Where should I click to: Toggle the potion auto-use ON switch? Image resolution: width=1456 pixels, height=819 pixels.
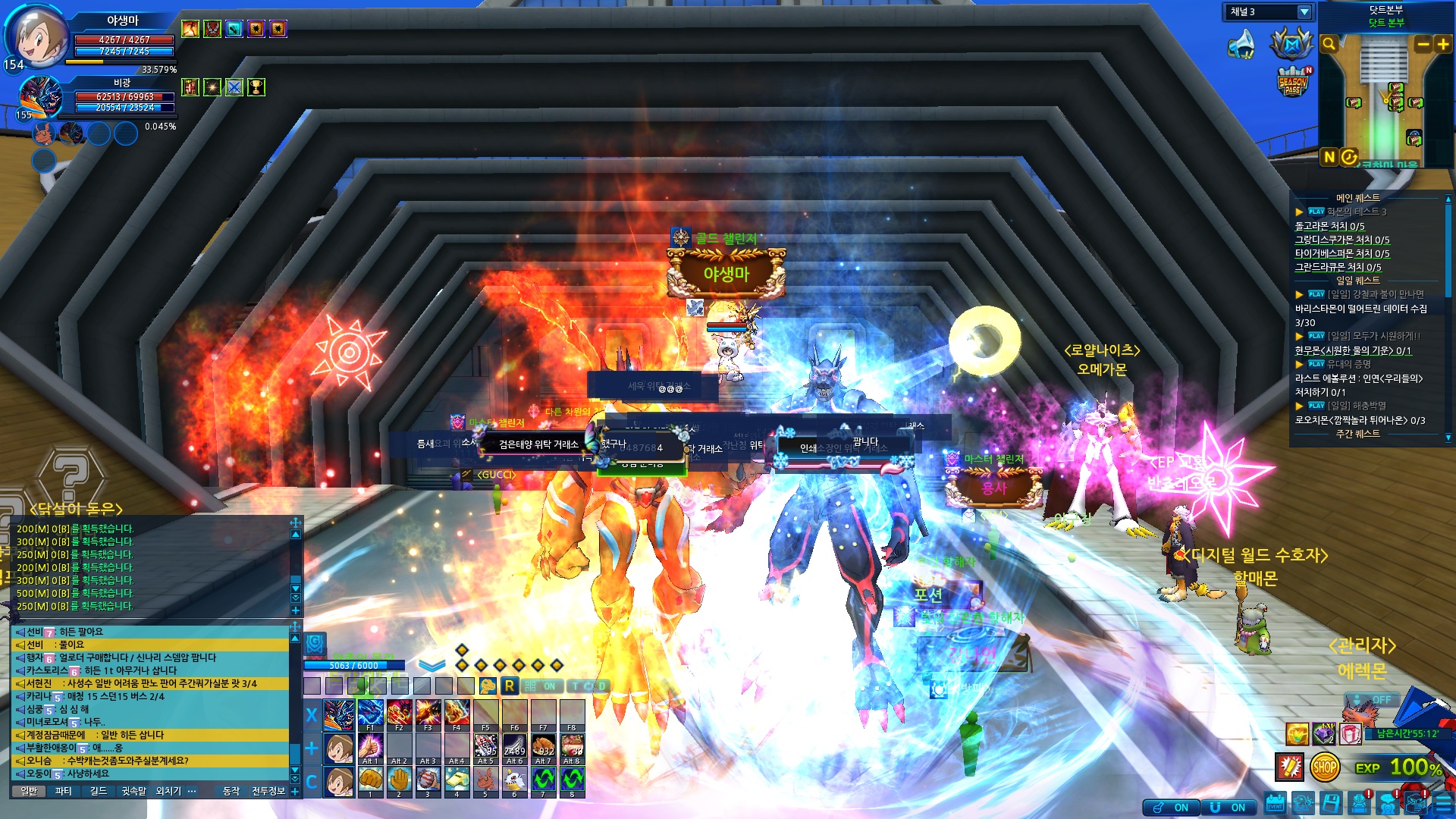point(1171,808)
